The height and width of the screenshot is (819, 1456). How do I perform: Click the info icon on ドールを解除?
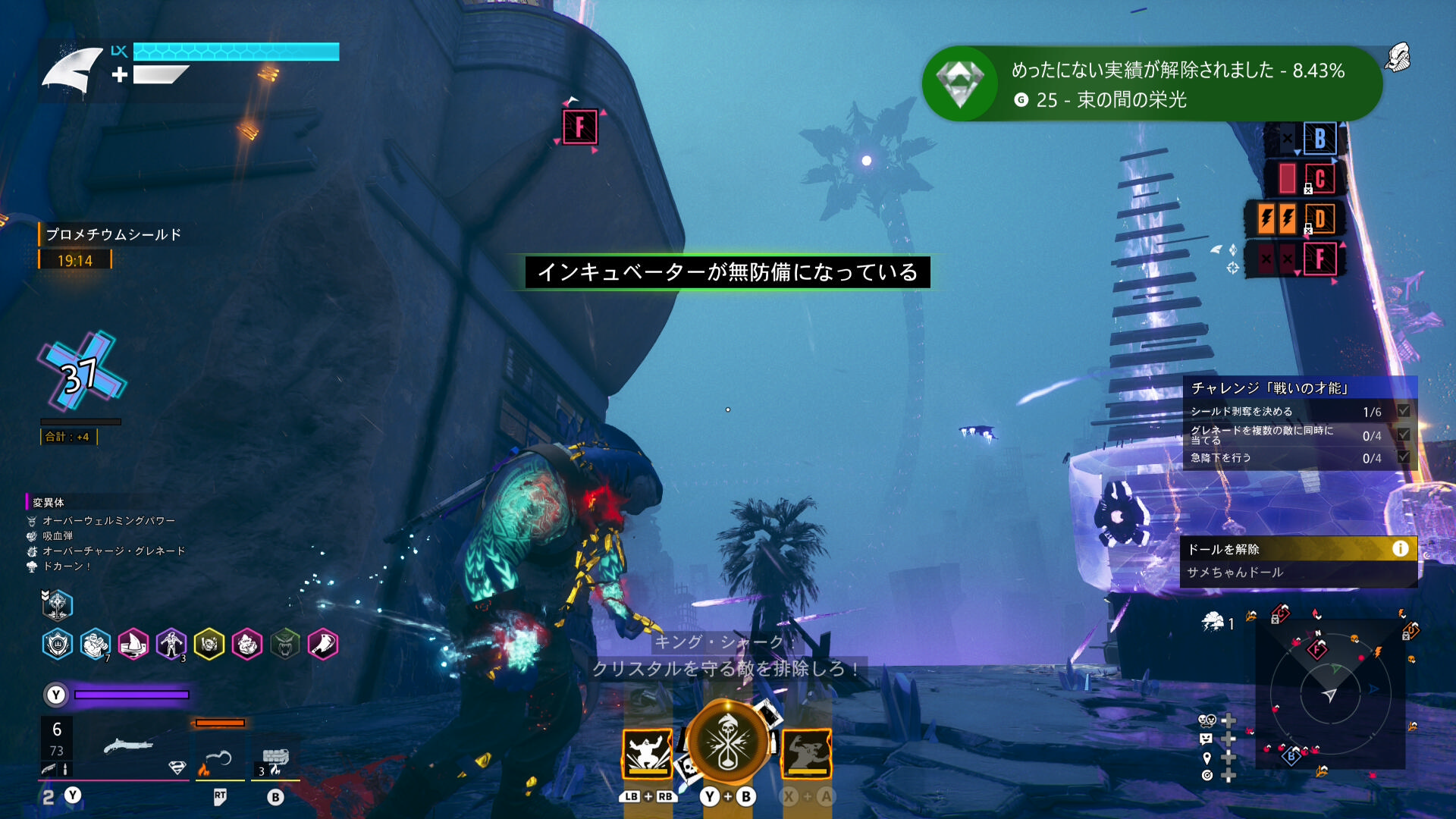point(1400,548)
